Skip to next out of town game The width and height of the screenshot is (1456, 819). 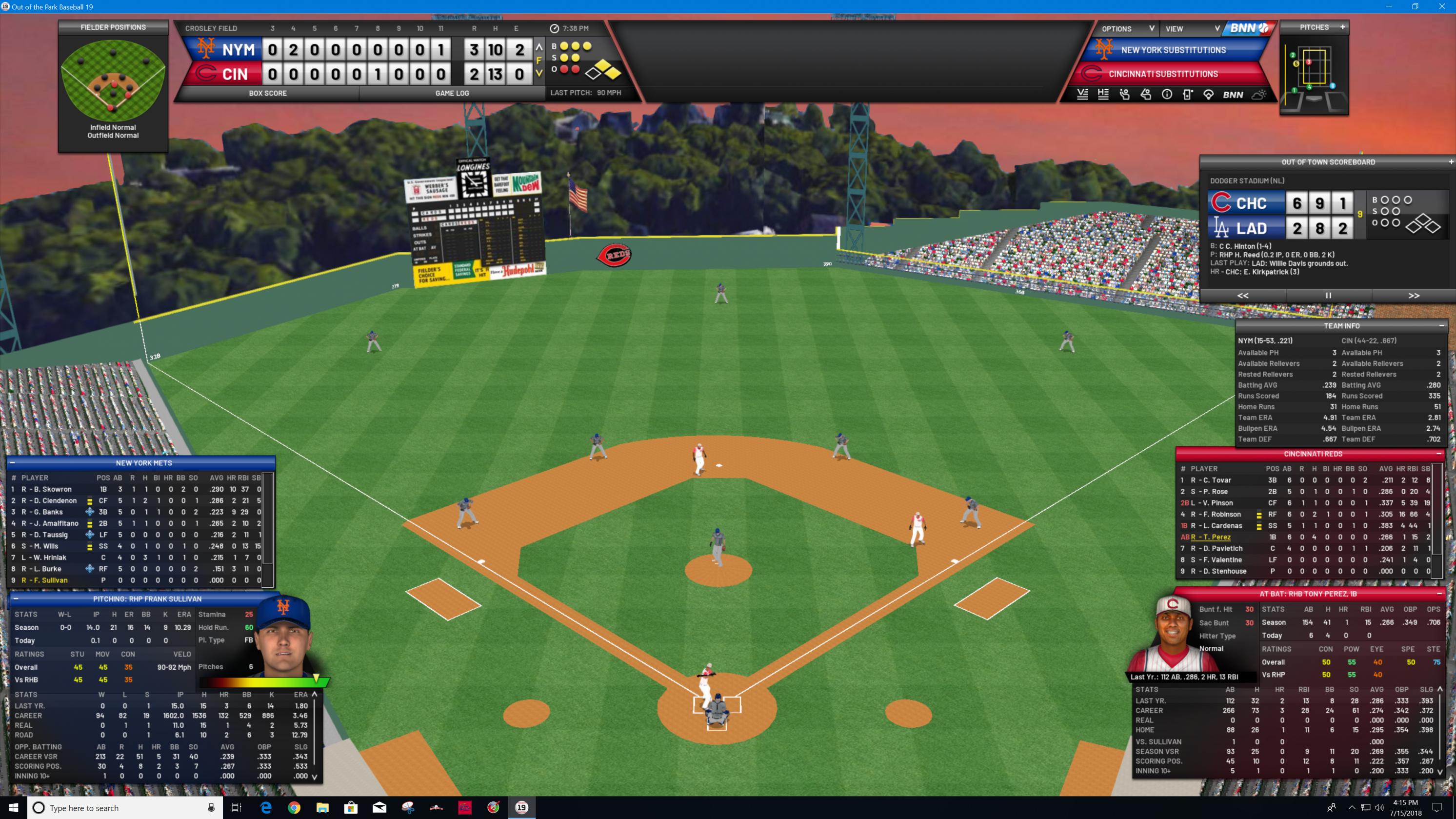coord(1414,296)
